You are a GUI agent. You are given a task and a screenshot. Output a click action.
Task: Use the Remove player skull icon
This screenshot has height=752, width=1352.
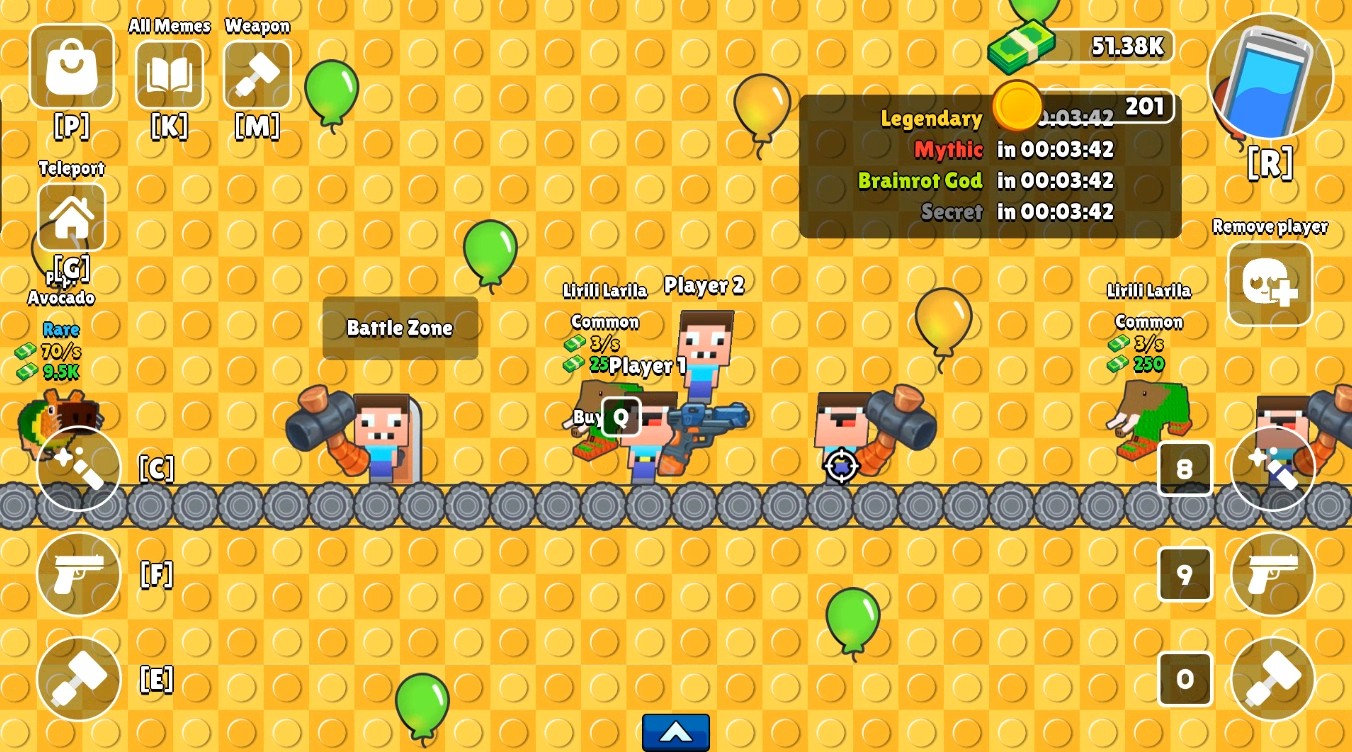(1269, 283)
